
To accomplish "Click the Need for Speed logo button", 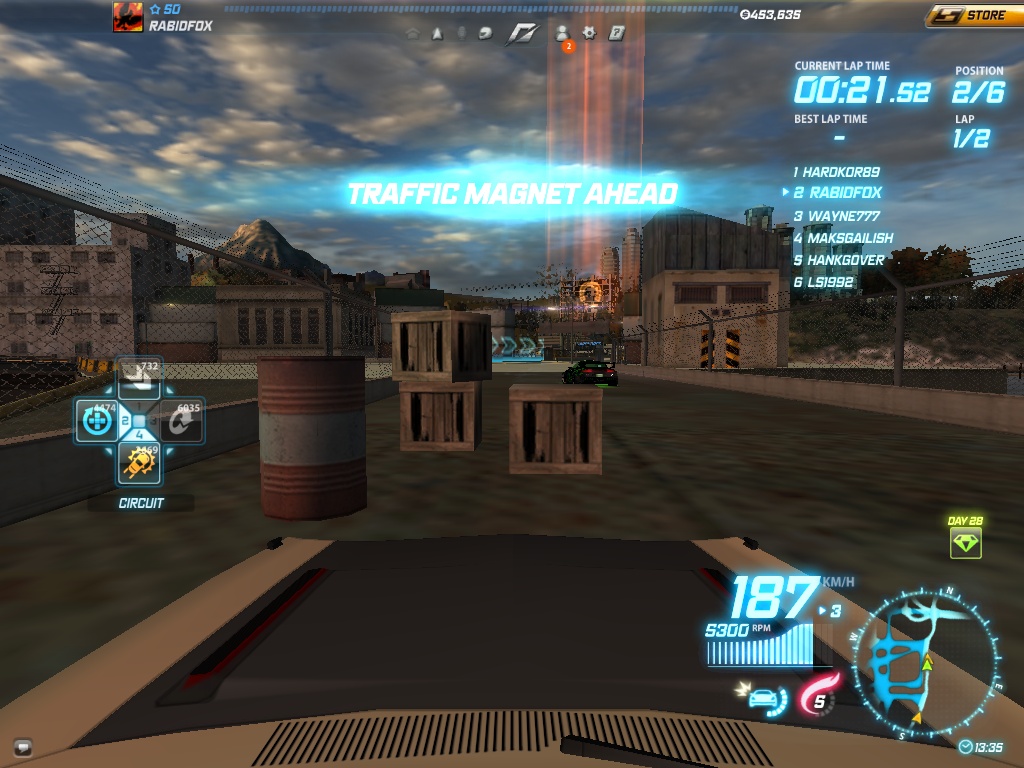I will [522, 33].
